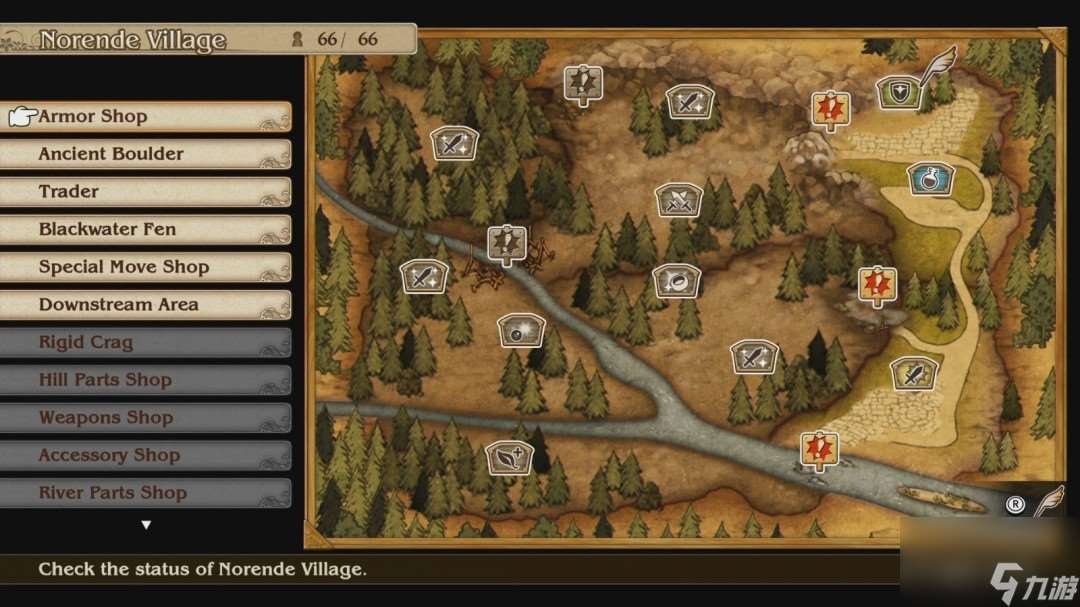Click the blue potion shop map marker

(x=930, y=179)
